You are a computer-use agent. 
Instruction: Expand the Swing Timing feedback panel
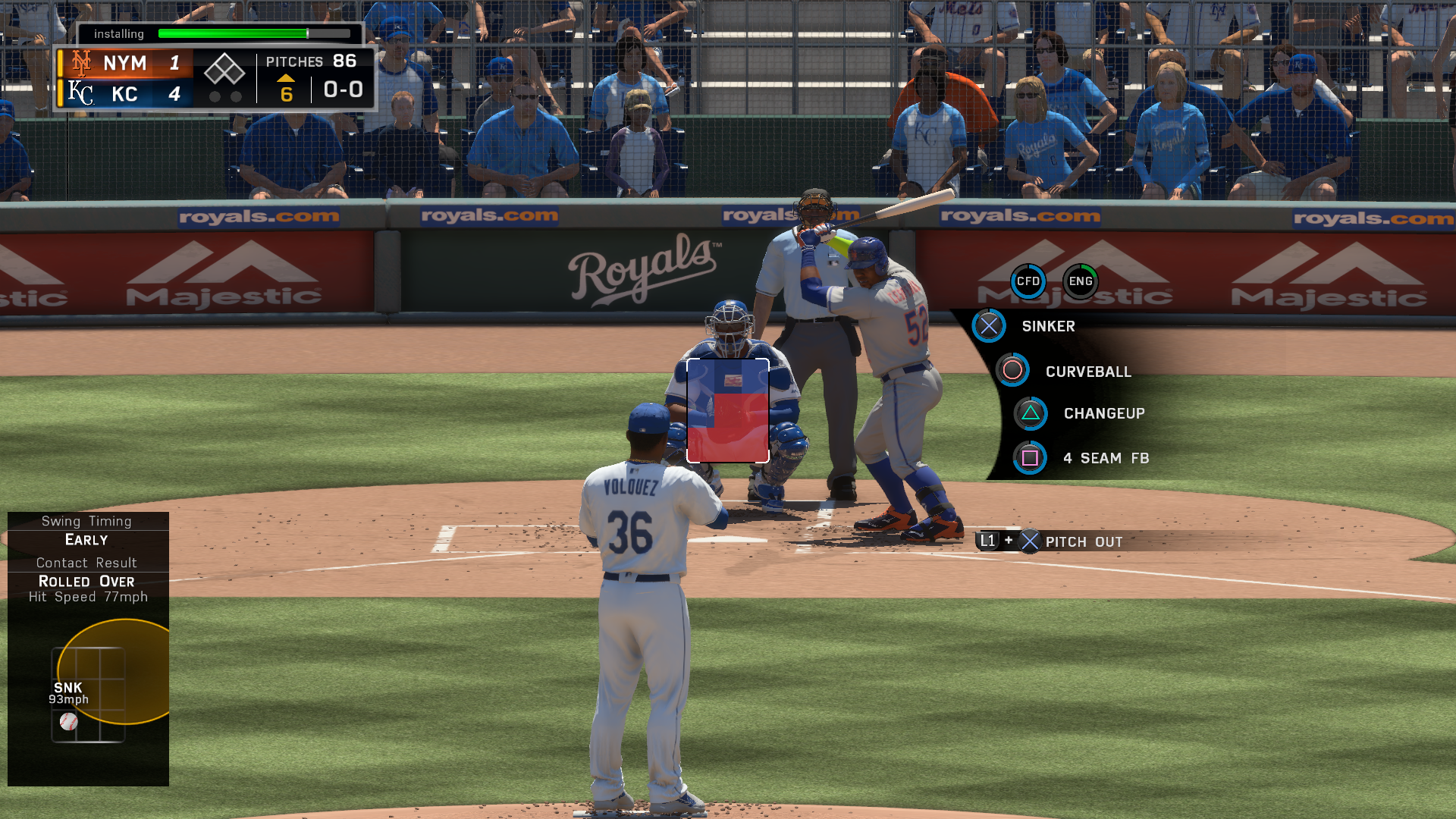point(86,521)
